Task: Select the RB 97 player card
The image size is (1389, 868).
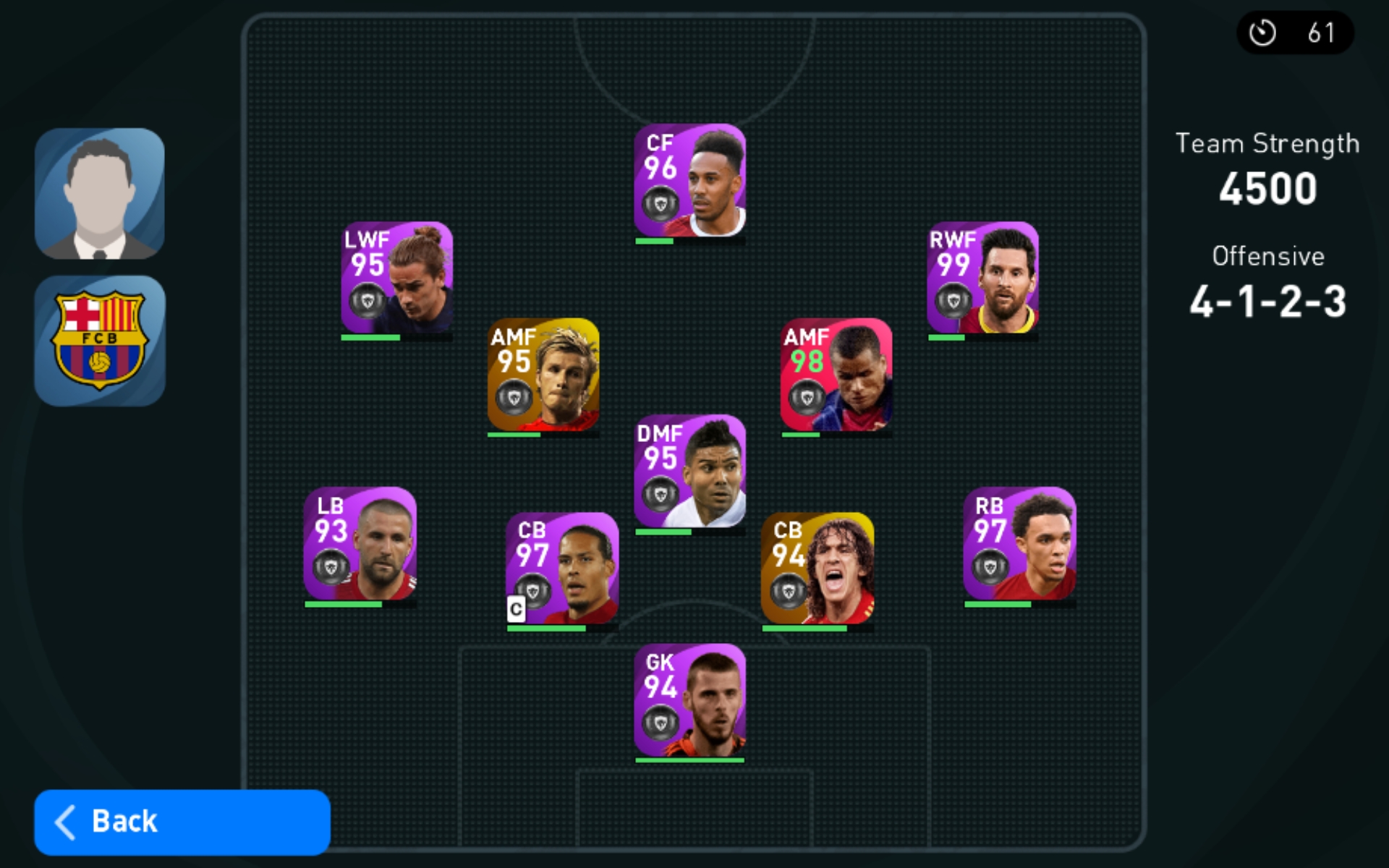Action: click(1019, 544)
